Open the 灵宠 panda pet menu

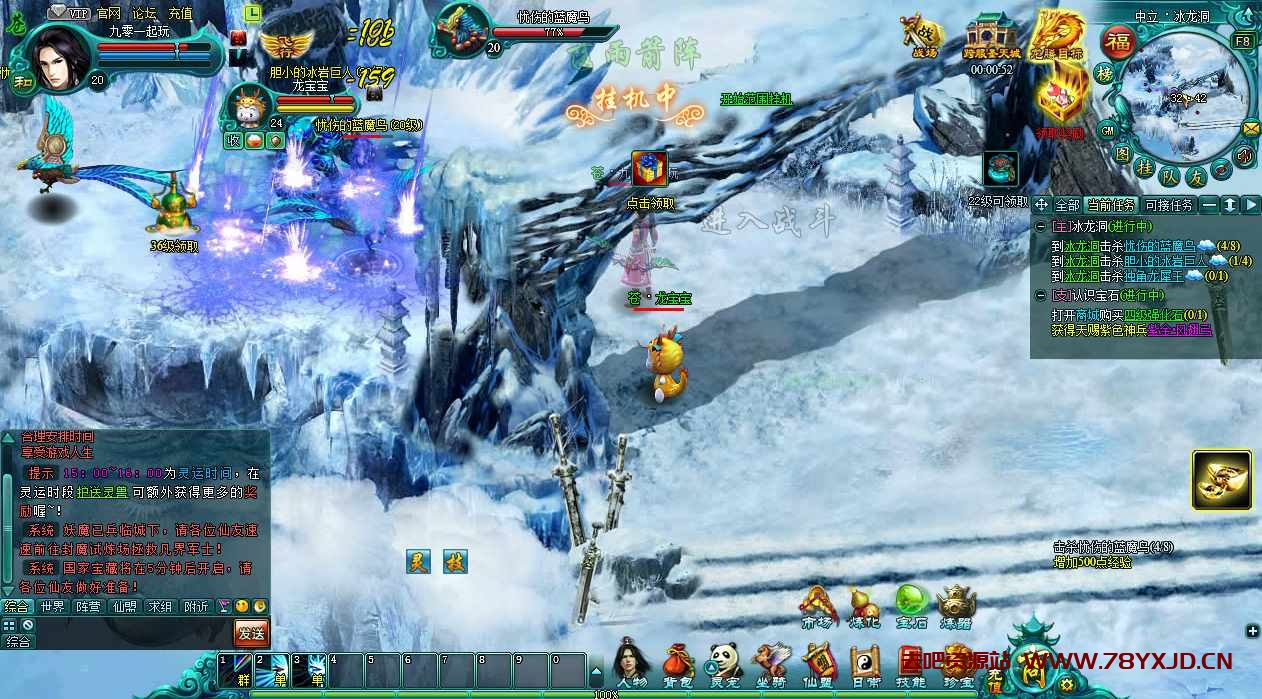tap(723, 664)
